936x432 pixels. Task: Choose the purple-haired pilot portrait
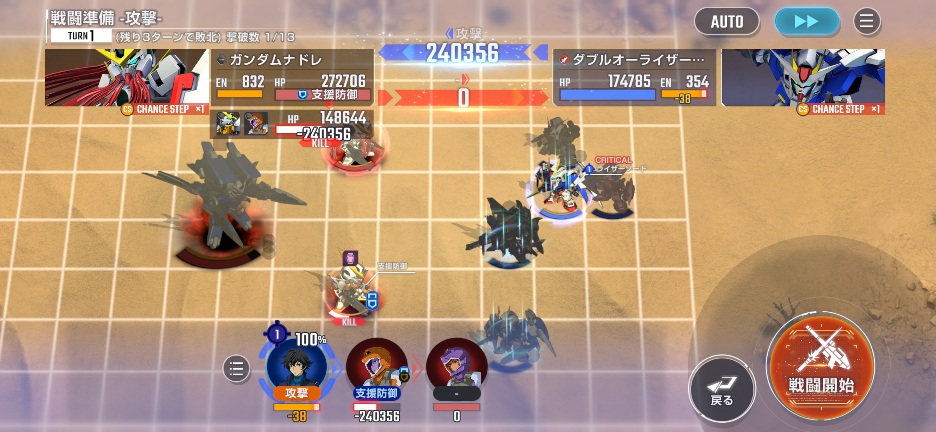(456, 366)
